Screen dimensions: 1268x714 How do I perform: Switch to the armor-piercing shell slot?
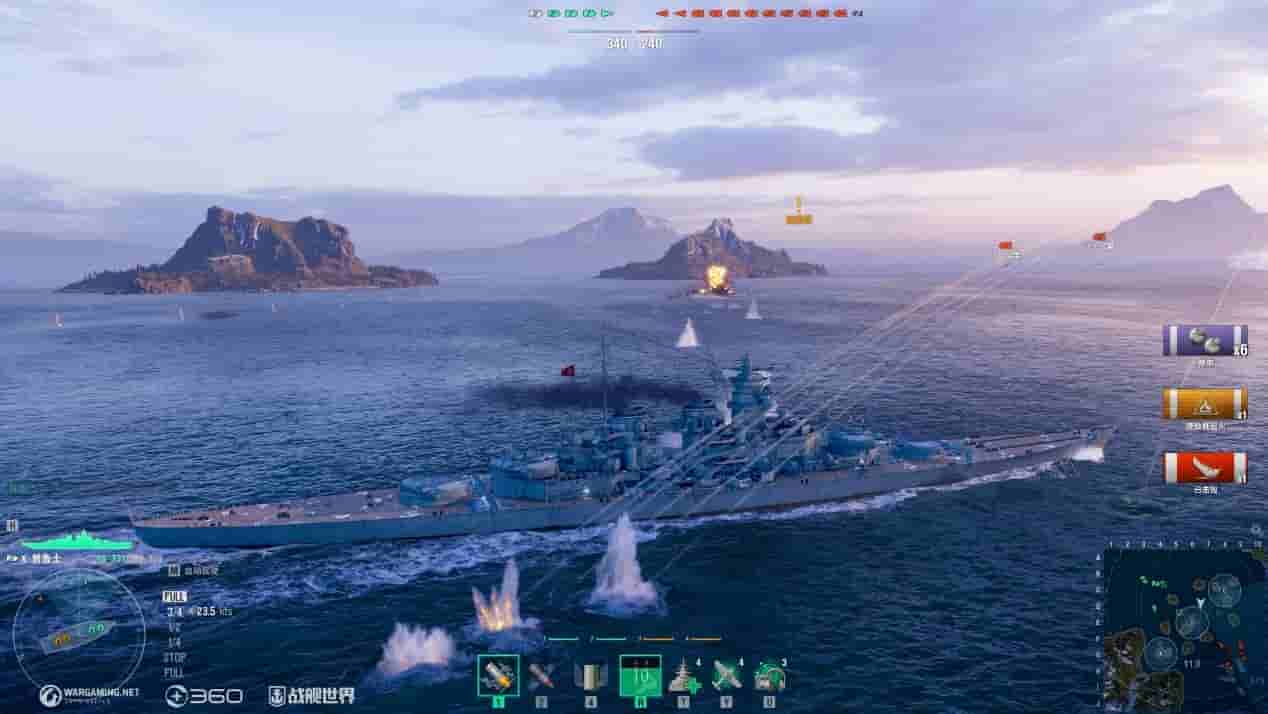[x=541, y=676]
